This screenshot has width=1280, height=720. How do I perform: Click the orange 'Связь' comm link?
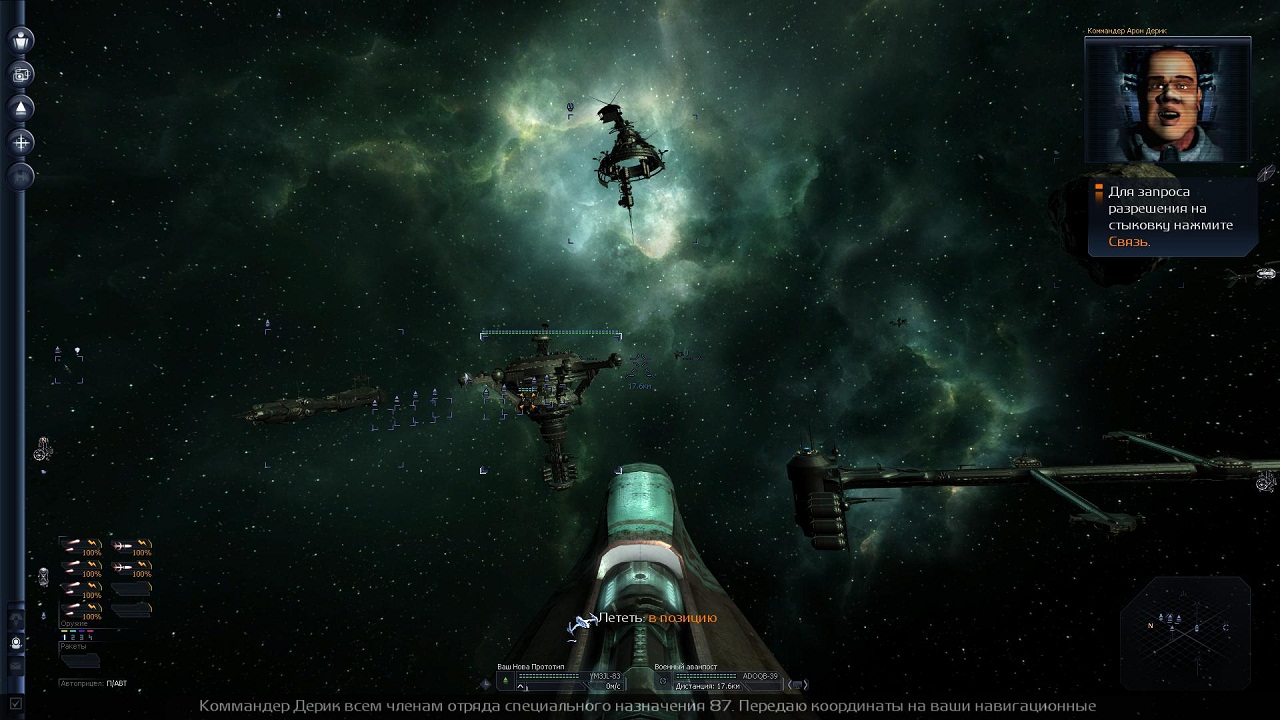[1129, 242]
